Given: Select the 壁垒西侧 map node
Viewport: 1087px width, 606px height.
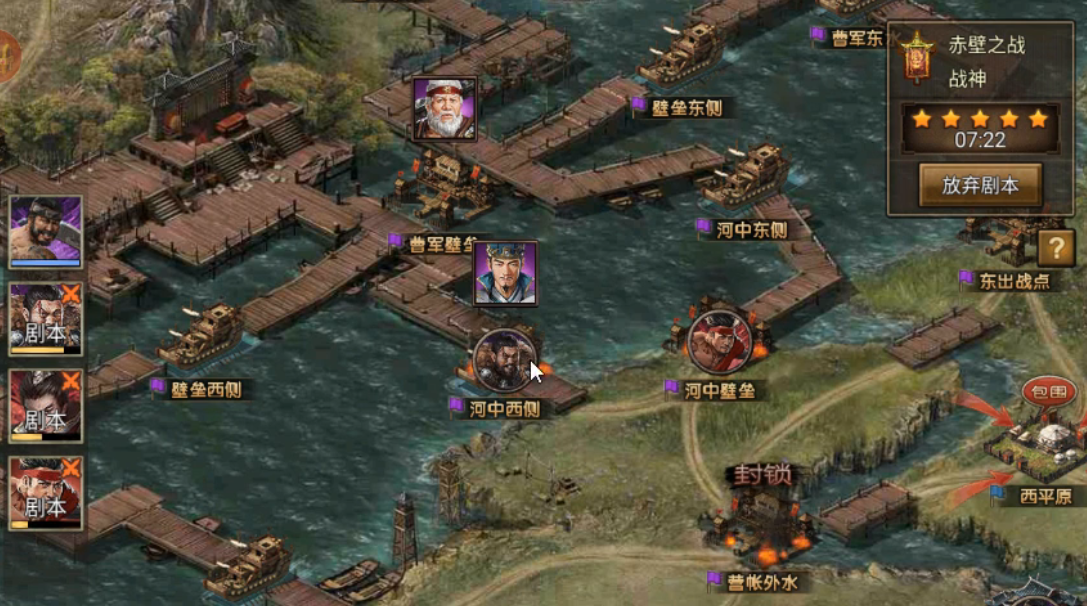Looking at the screenshot, I should pyautogui.click(x=208, y=388).
